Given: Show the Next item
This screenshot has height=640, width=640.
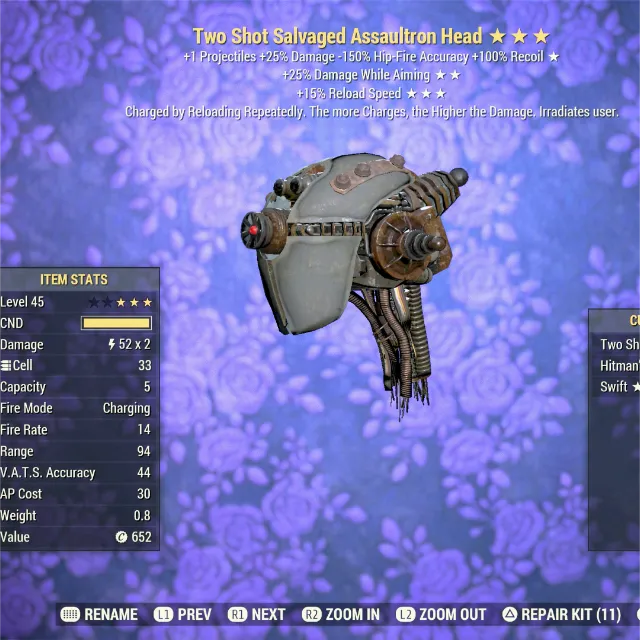Looking at the screenshot, I should 257,614.
